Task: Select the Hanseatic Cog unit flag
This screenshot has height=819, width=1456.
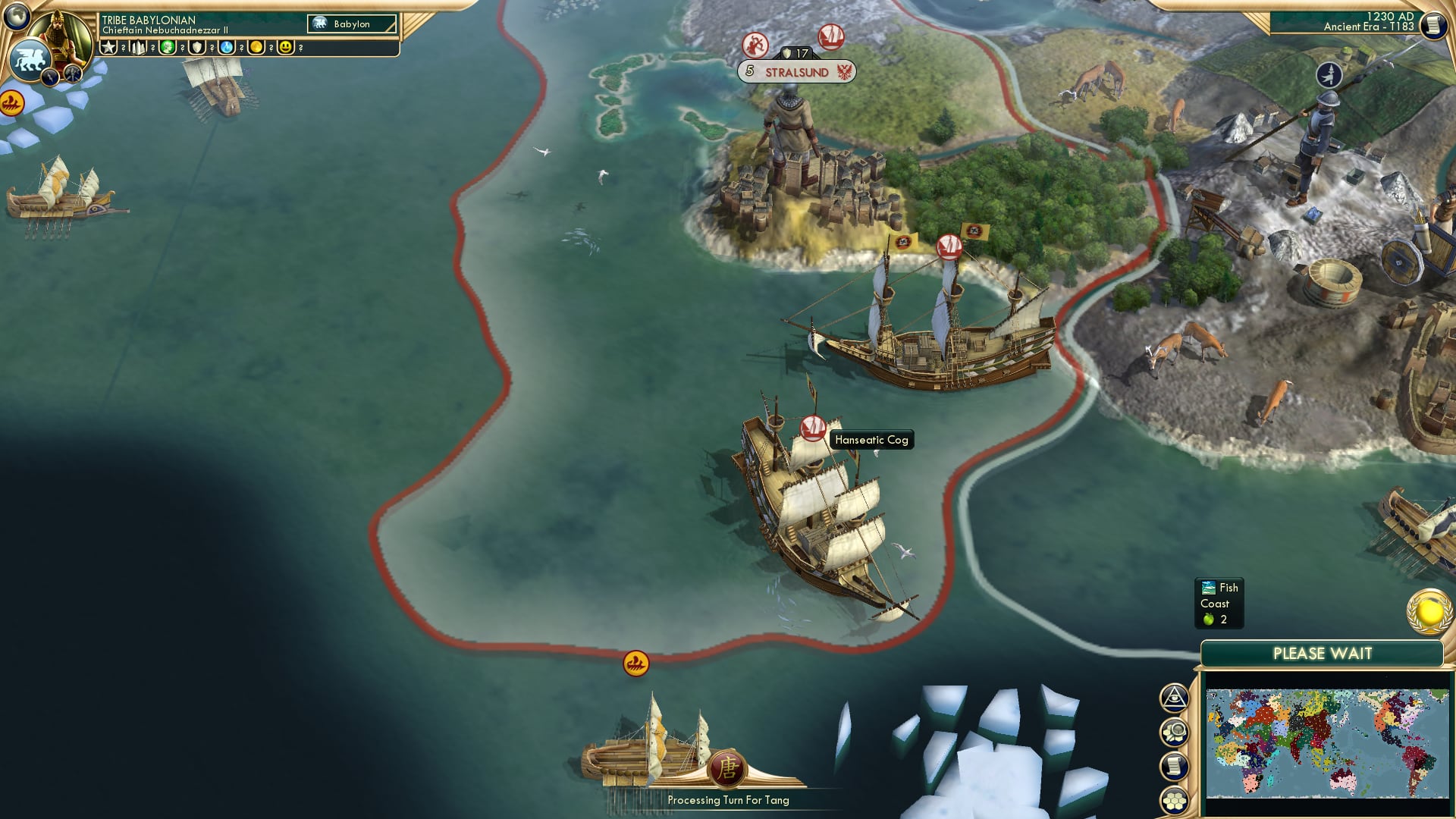Action: coord(812,427)
